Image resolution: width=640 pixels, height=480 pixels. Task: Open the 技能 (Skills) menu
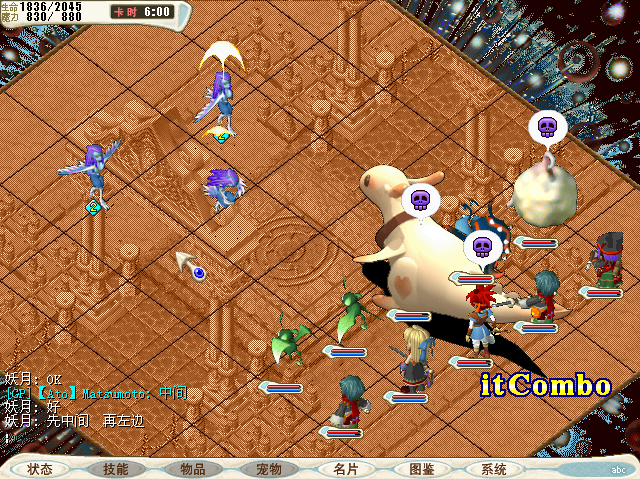click(115, 469)
